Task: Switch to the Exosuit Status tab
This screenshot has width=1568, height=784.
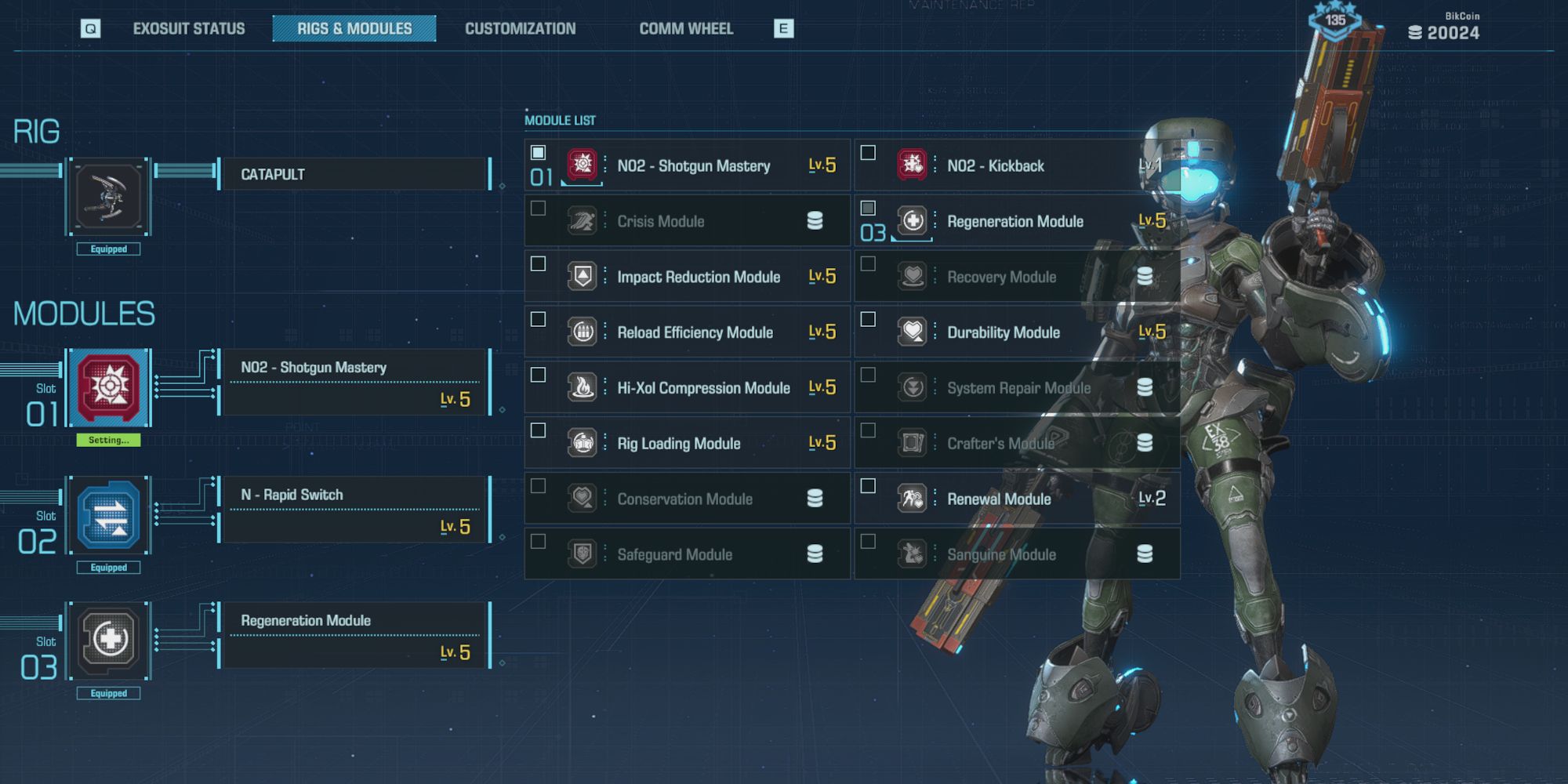Action: 188,29
